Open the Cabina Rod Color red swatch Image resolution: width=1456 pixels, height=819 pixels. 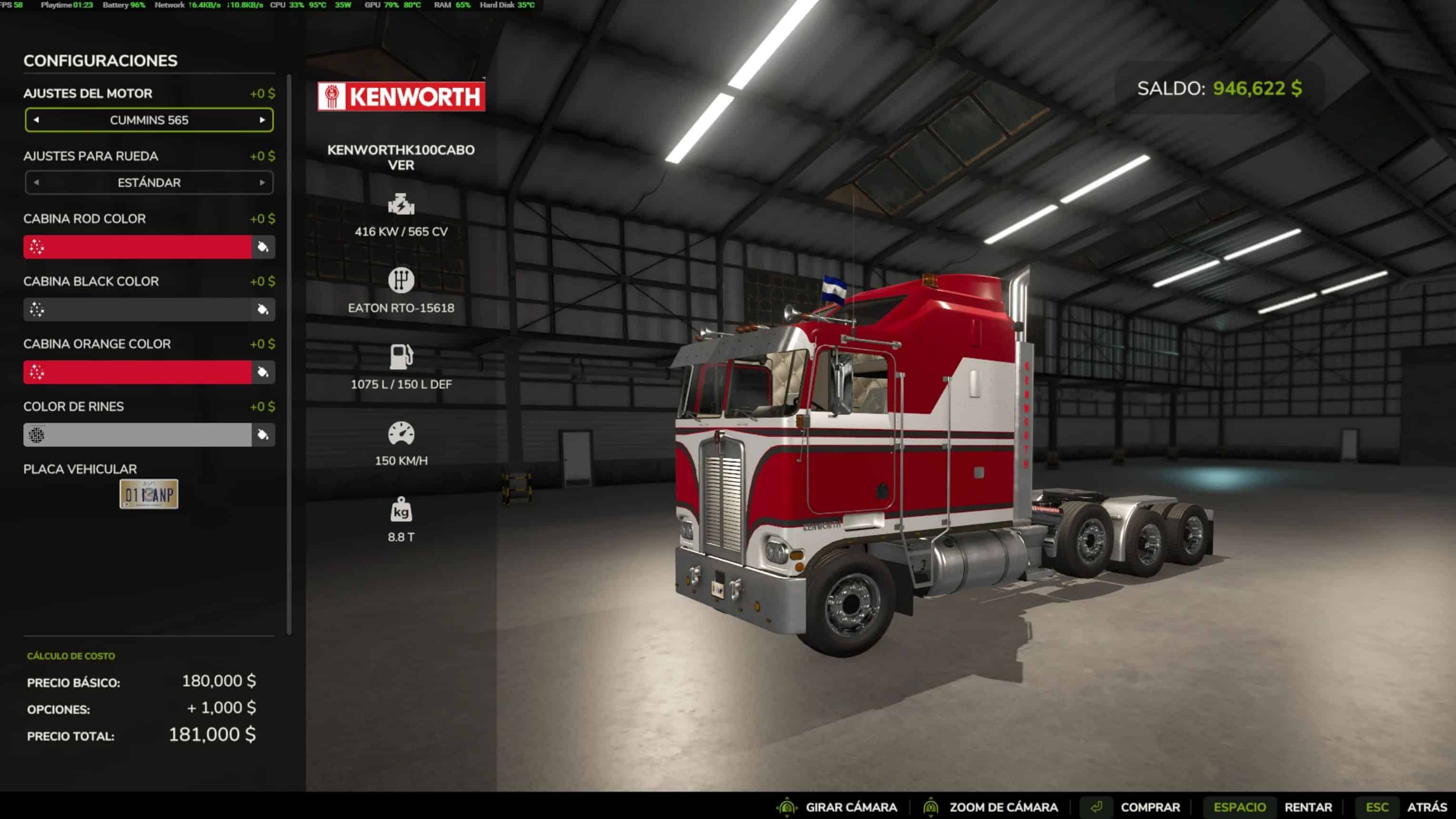(x=137, y=247)
